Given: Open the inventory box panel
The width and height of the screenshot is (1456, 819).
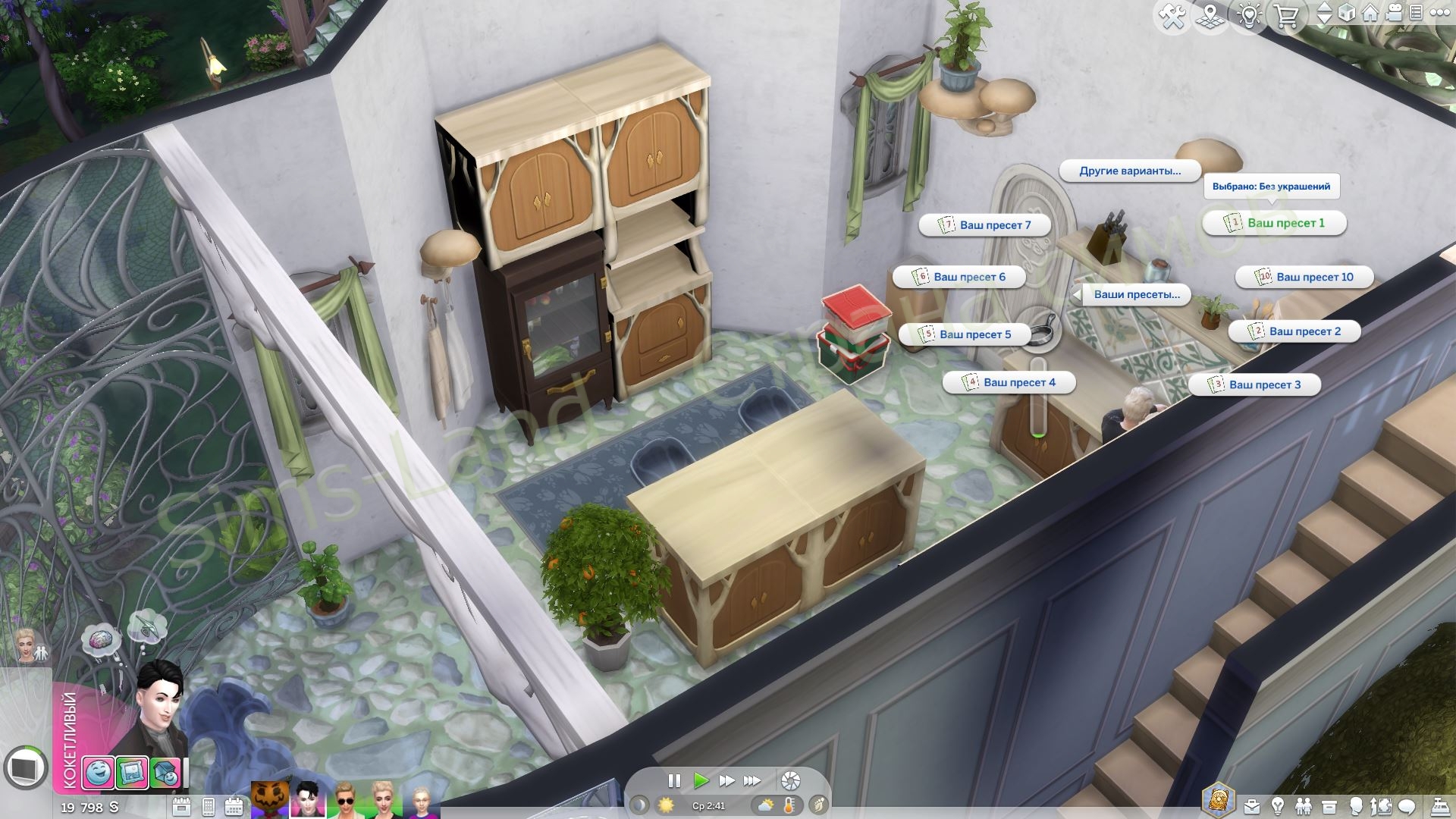Looking at the screenshot, I should pyautogui.click(x=1329, y=805).
